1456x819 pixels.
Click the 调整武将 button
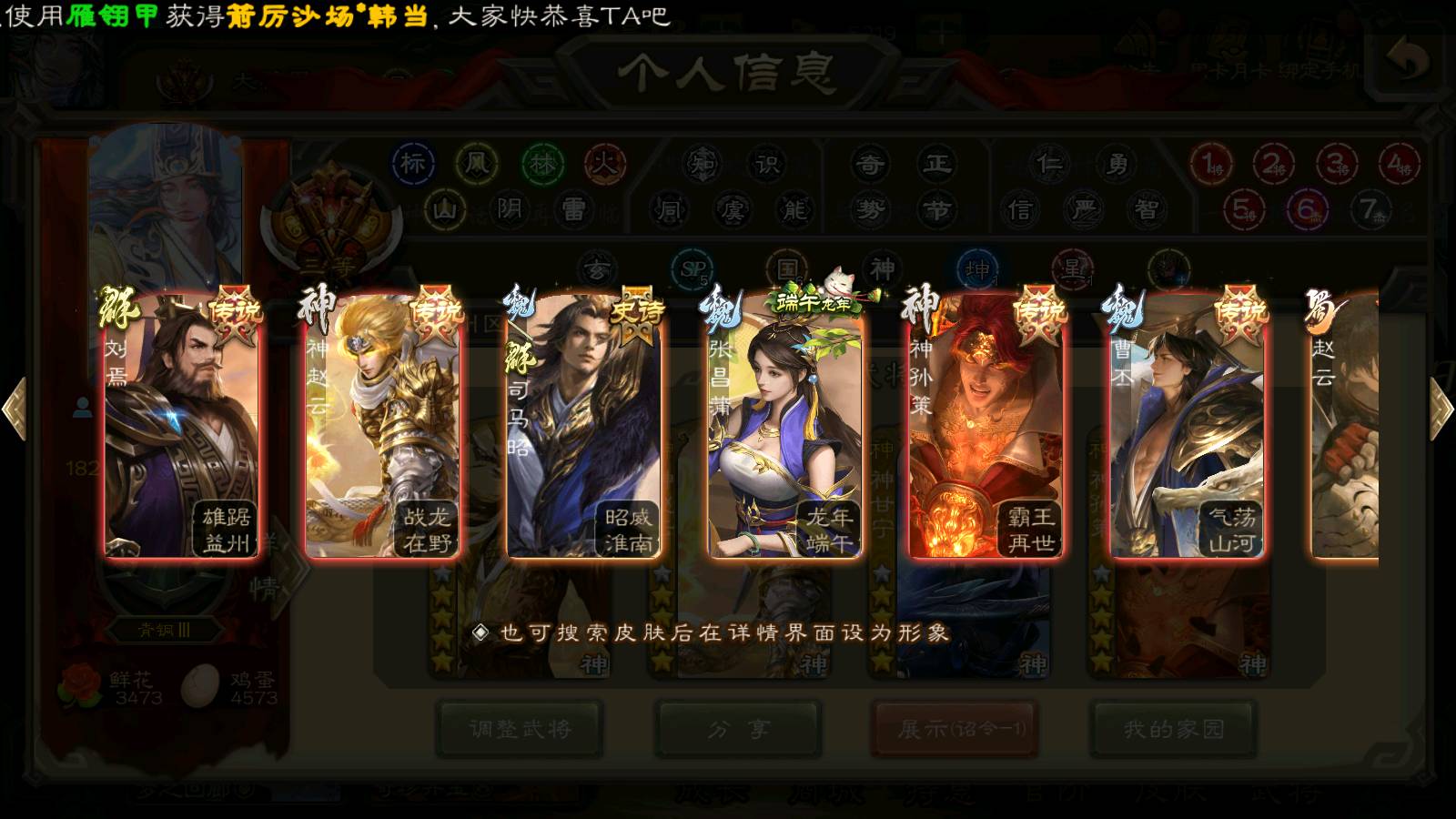tap(520, 729)
